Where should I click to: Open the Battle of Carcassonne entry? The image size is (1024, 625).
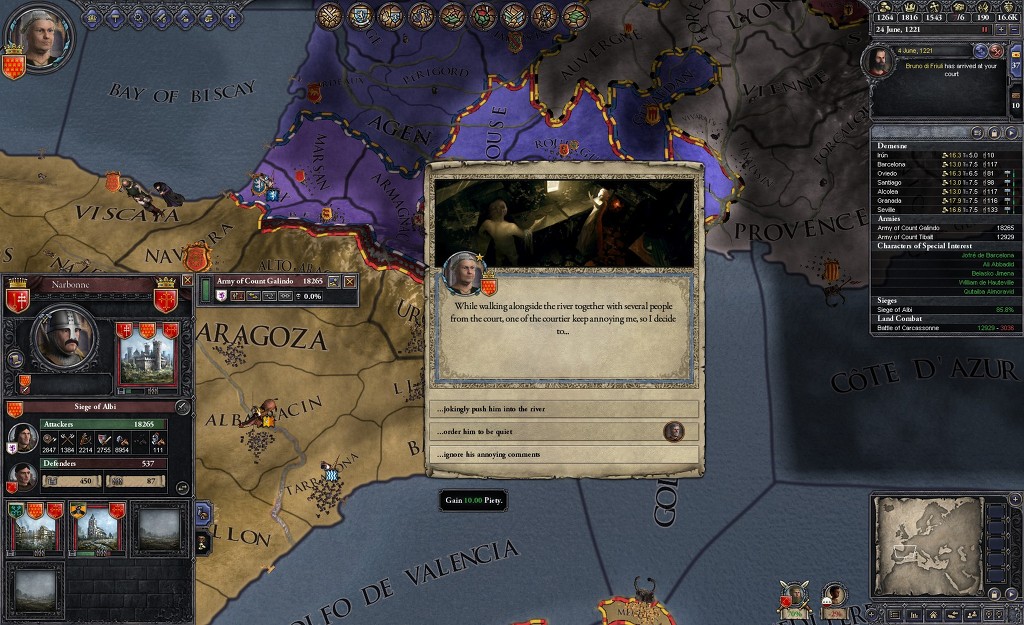(x=914, y=328)
